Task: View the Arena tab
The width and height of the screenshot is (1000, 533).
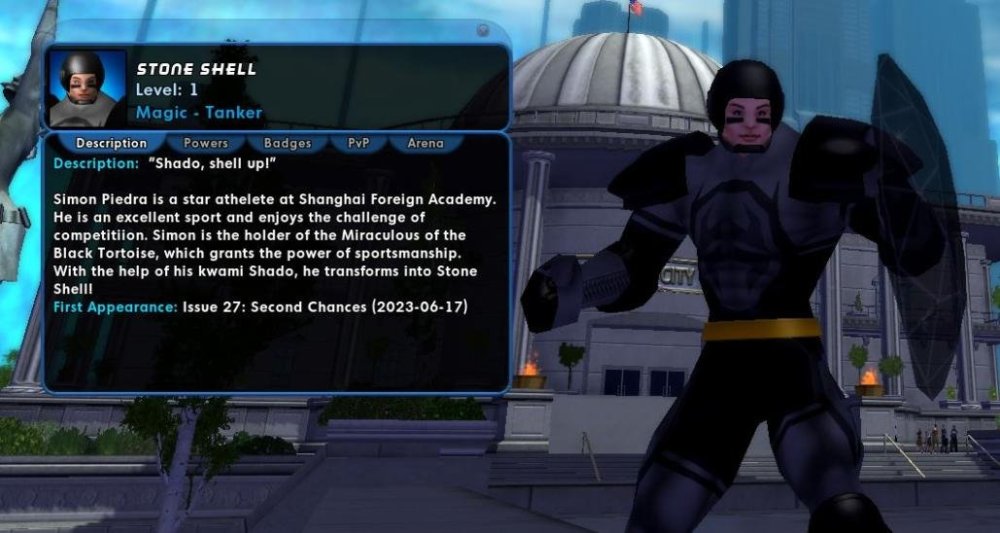Action: 425,143
